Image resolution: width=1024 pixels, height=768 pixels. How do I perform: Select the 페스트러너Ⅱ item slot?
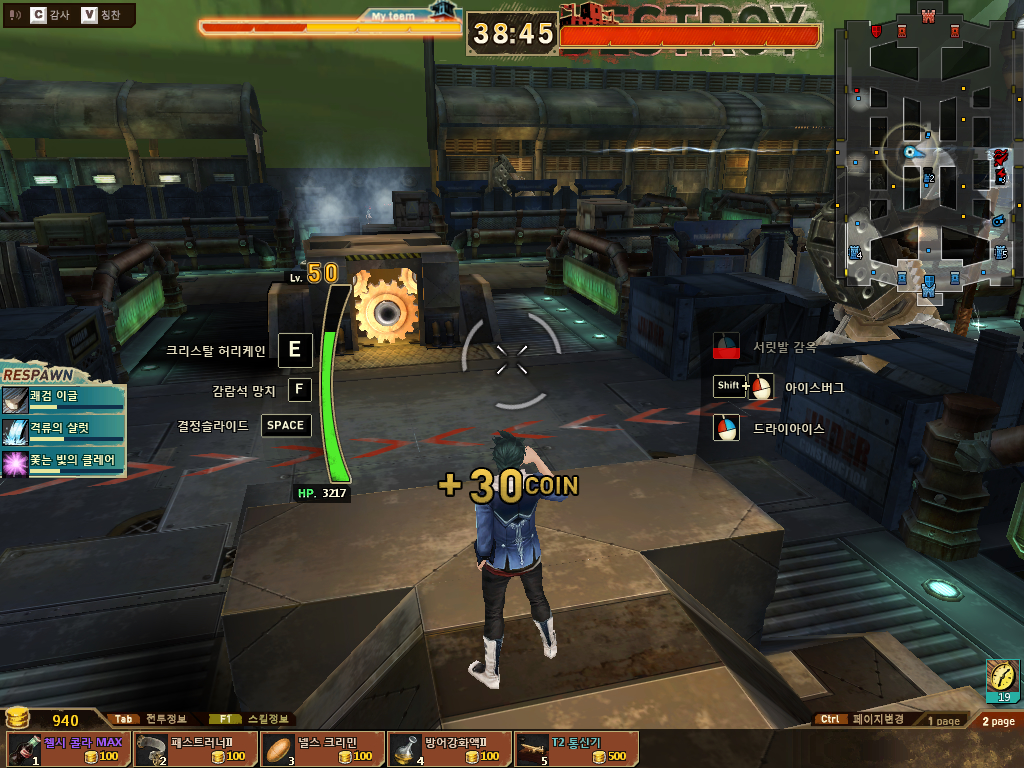195,749
